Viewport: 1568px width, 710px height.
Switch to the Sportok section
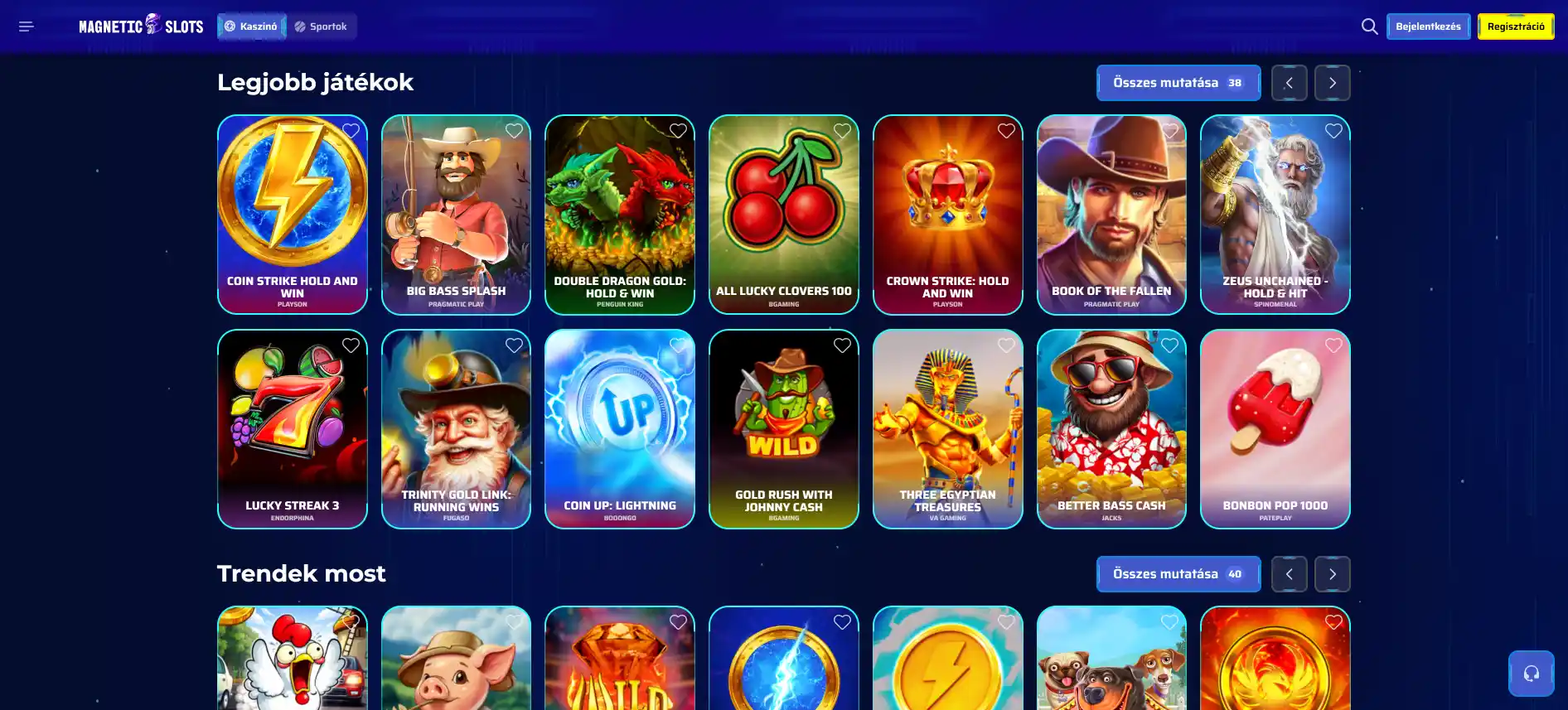tap(322, 26)
